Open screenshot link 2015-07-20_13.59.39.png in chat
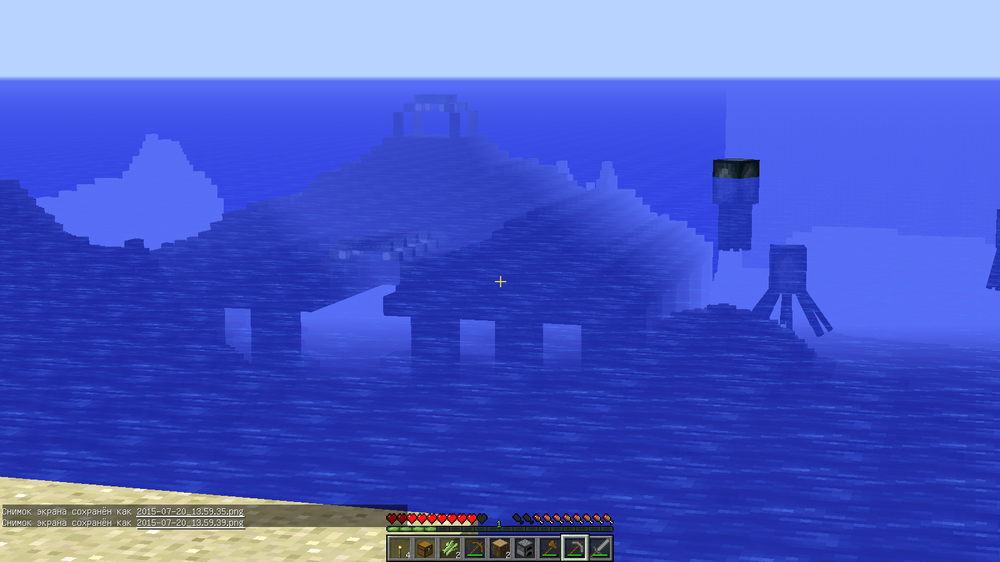Screen dimensions: 1000x562 point(190,522)
